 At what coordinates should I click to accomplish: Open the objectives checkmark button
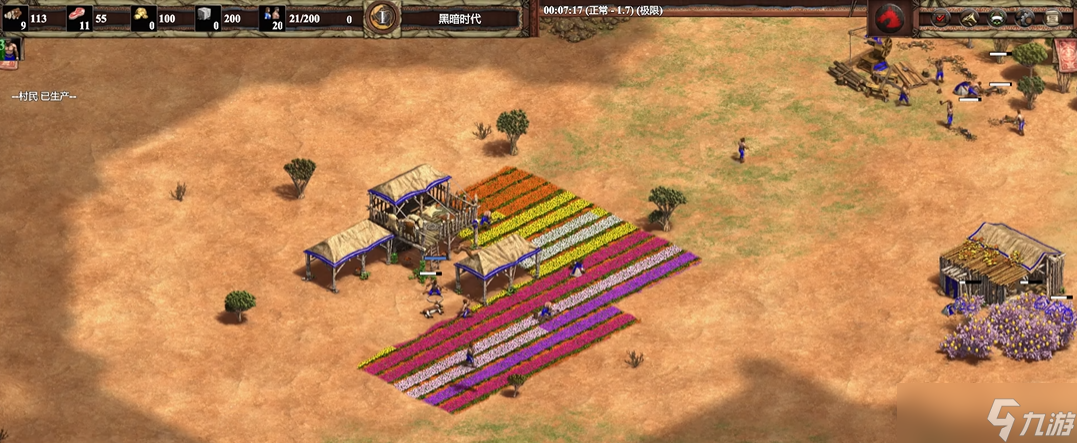pyautogui.click(x=941, y=18)
